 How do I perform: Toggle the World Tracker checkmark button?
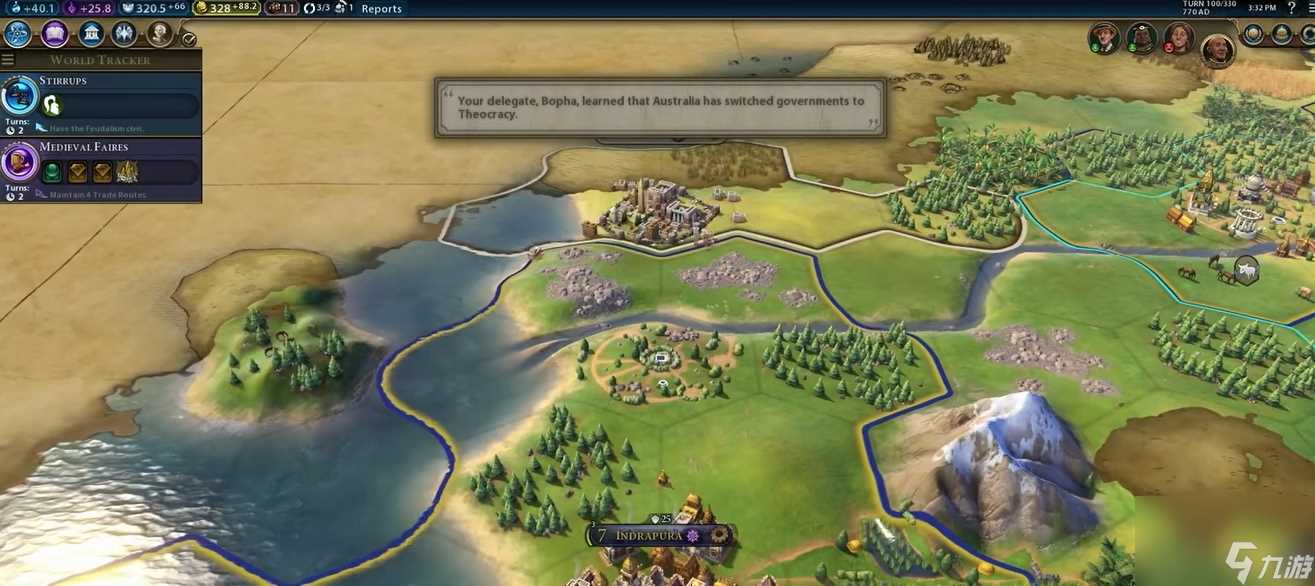click(189, 39)
